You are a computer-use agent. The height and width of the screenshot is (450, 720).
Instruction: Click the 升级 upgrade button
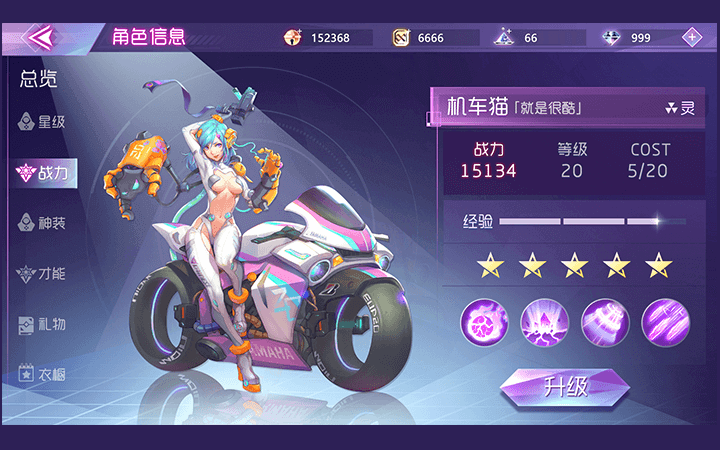pos(564,387)
